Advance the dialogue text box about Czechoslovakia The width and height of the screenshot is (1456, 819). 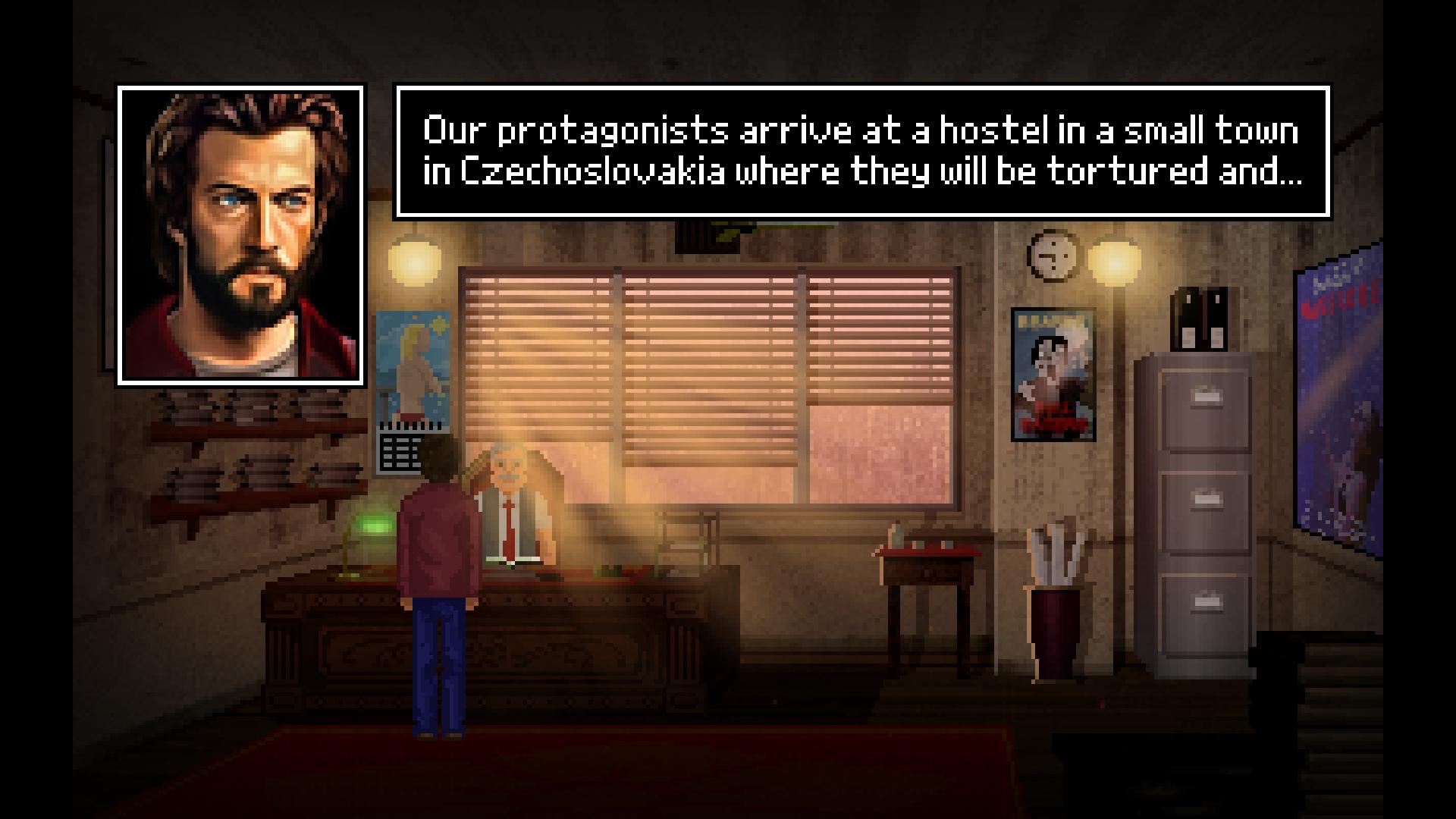(862, 152)
